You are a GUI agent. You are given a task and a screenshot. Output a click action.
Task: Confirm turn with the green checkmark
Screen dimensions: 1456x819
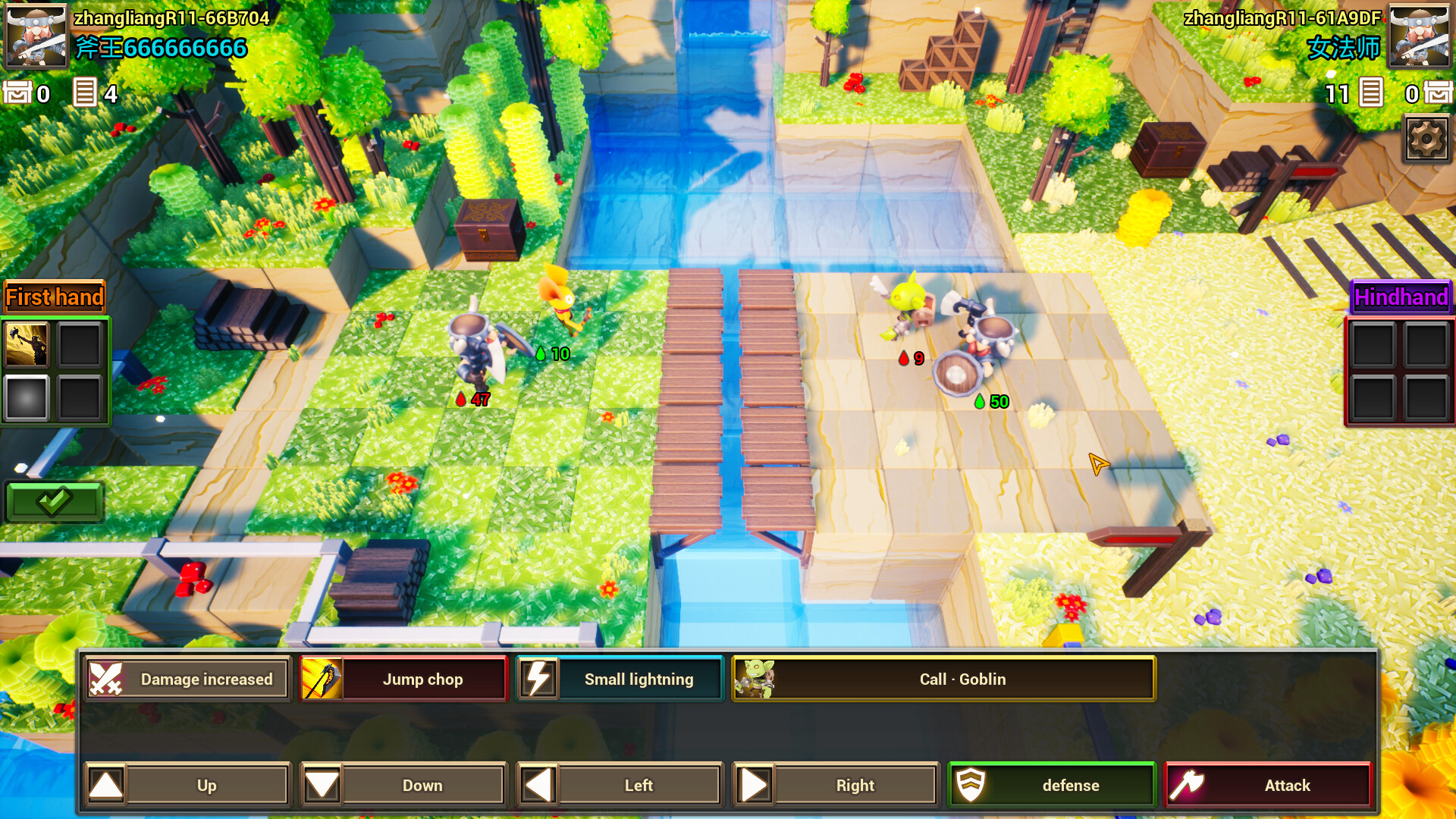pyautogui.click(x=54, y=500)
